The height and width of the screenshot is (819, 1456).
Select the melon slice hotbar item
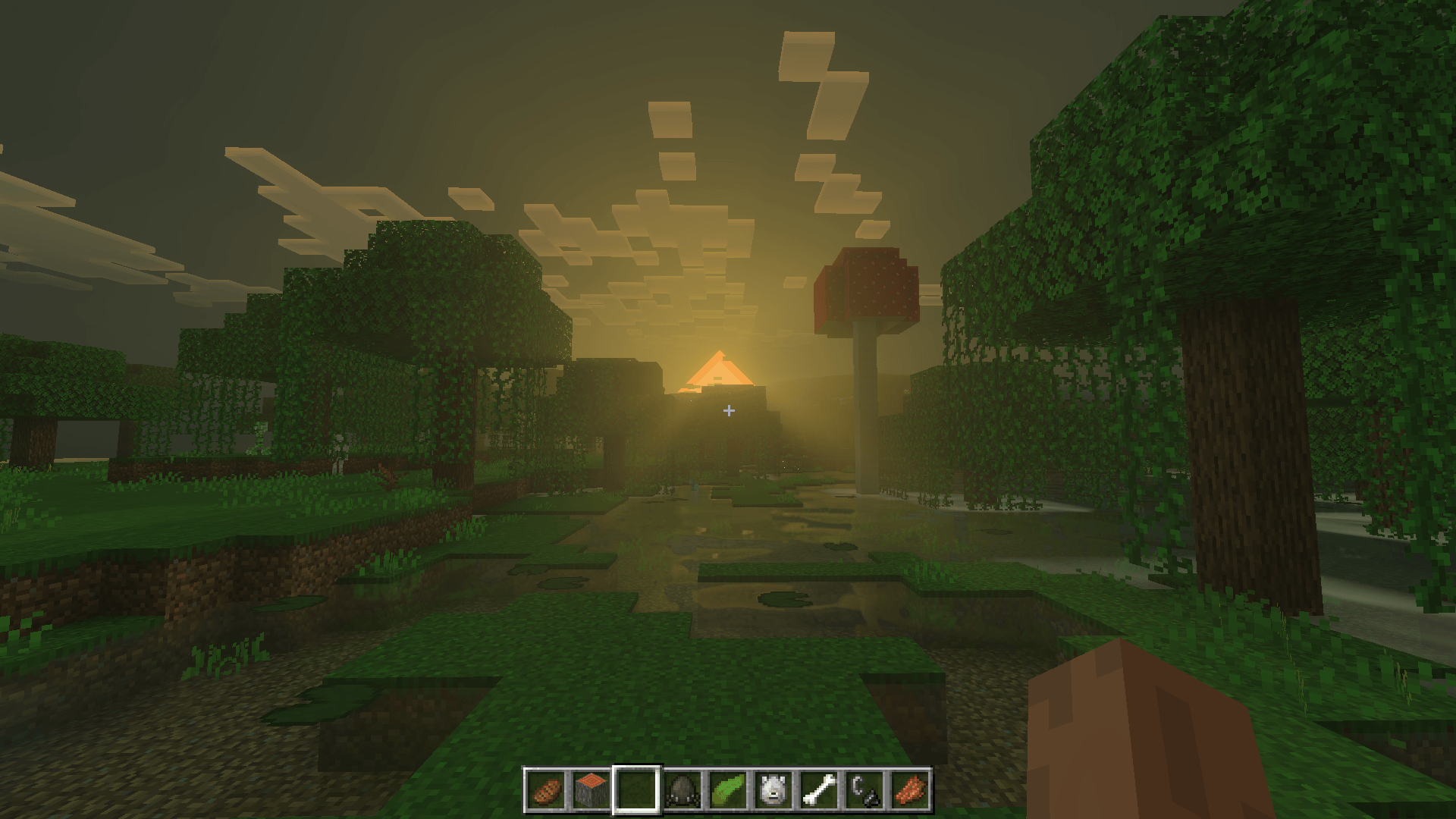730,792
